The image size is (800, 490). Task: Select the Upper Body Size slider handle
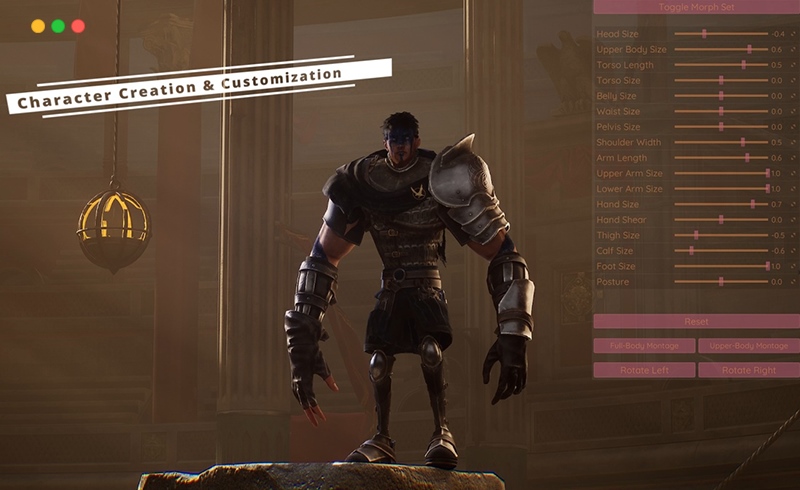[x=749, y=49]
